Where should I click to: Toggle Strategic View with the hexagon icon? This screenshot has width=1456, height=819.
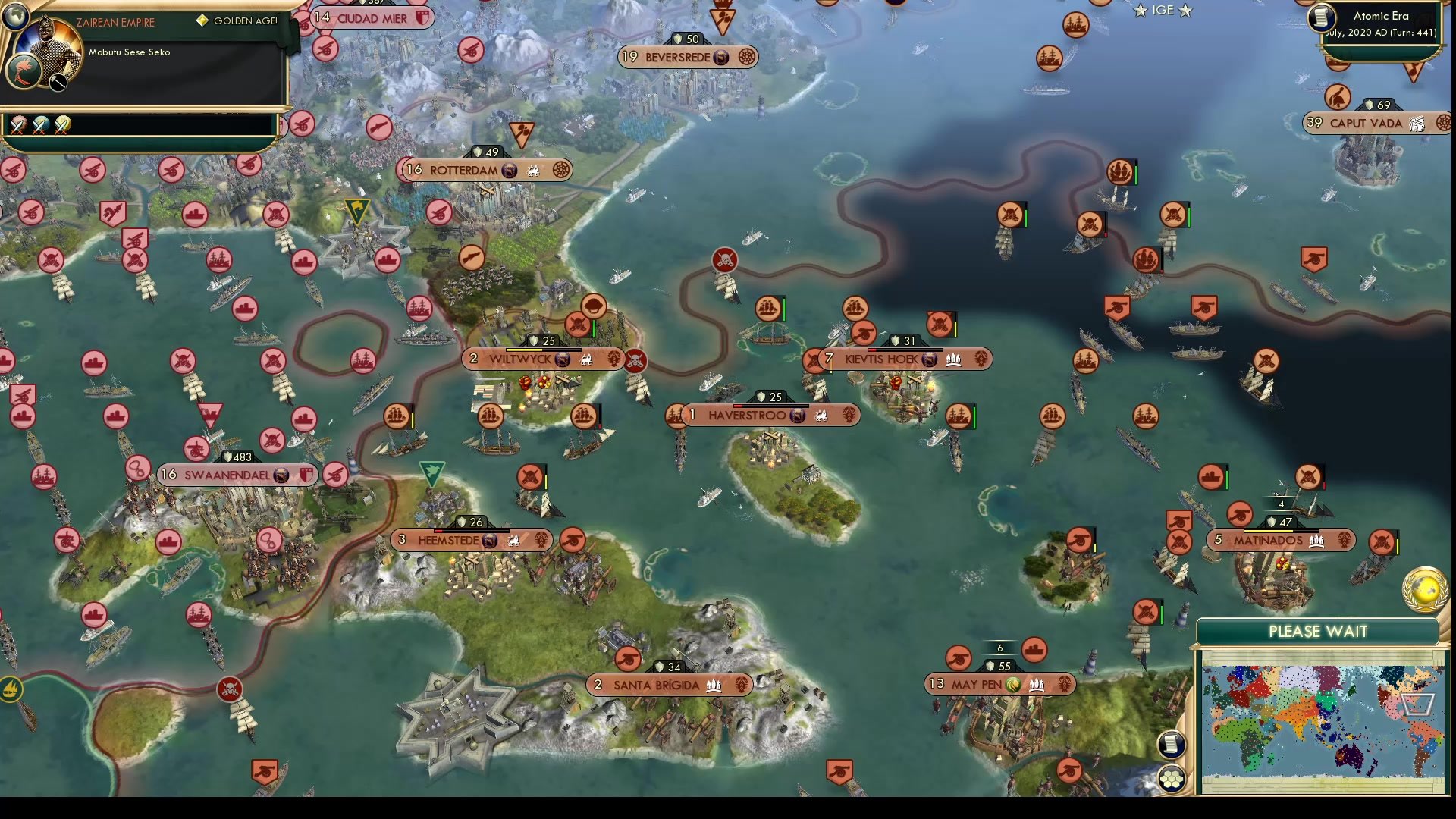[1172, 776]
